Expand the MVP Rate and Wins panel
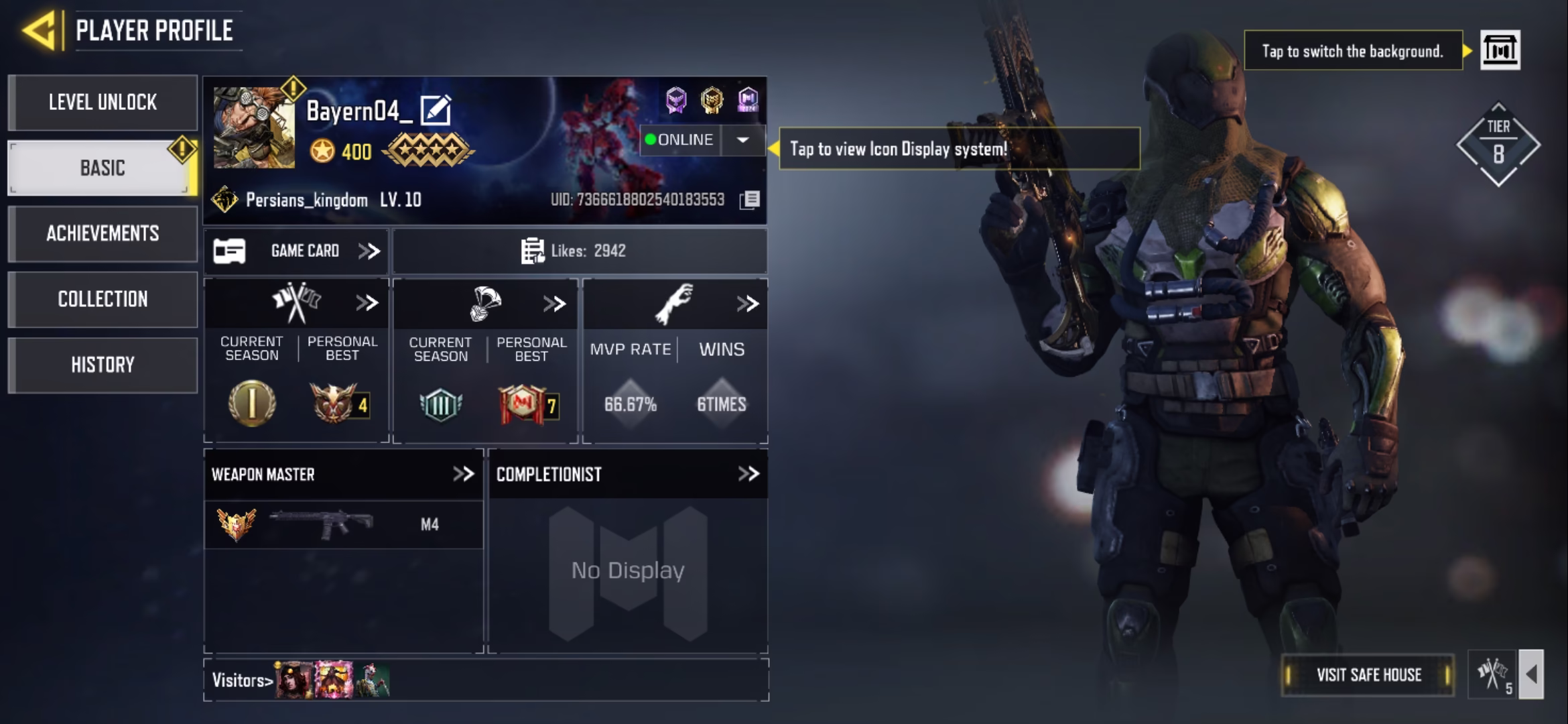Image resolution: width=1568 pixels, height=724 pixels. [x=747, y=304]
